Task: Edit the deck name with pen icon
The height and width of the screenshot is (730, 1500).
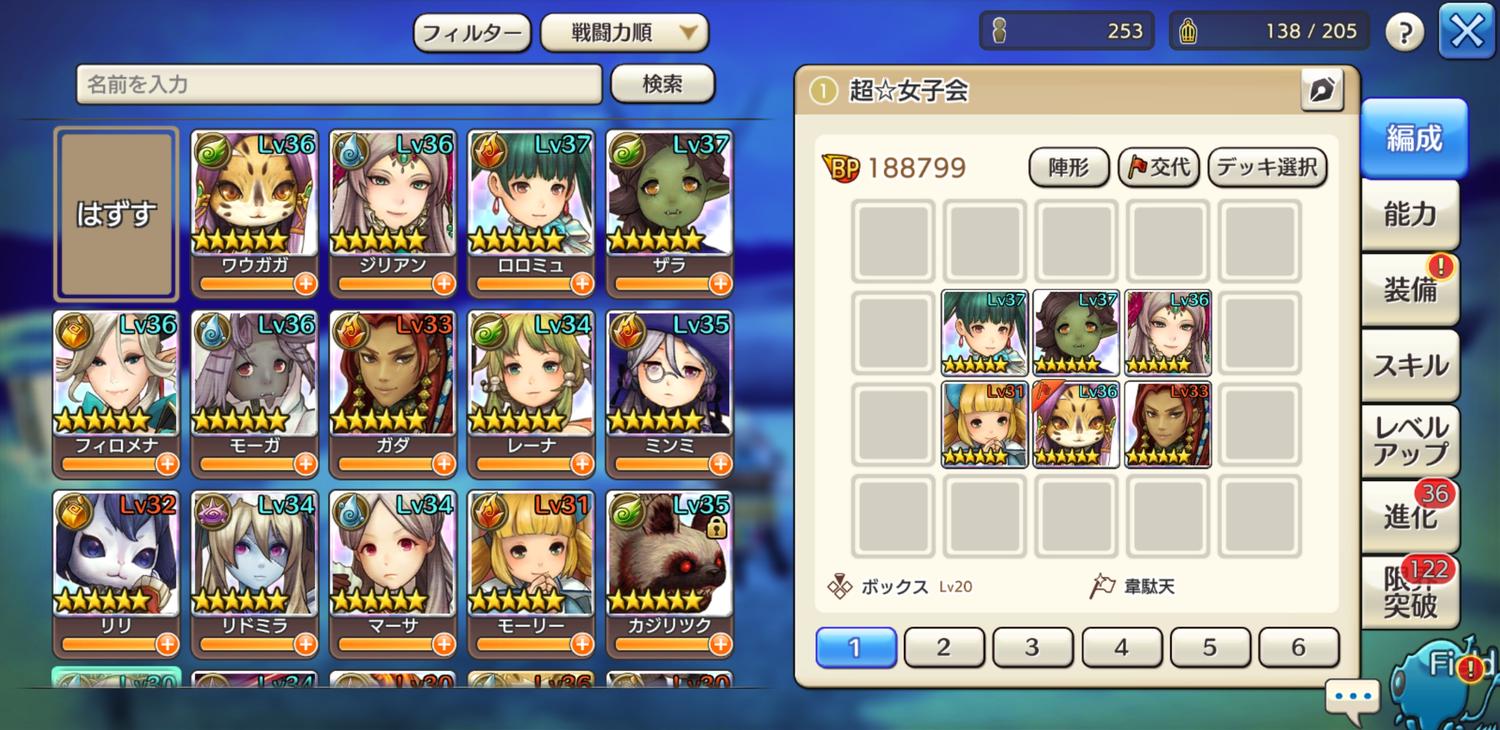Action: point(1322,91)
